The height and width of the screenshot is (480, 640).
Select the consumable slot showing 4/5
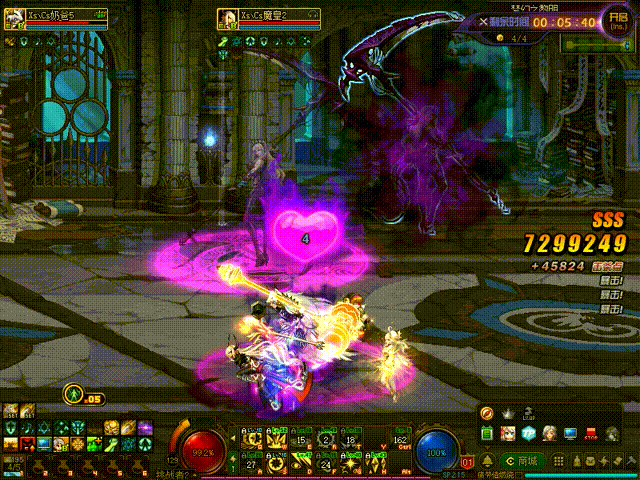click(x=13, y=463)
